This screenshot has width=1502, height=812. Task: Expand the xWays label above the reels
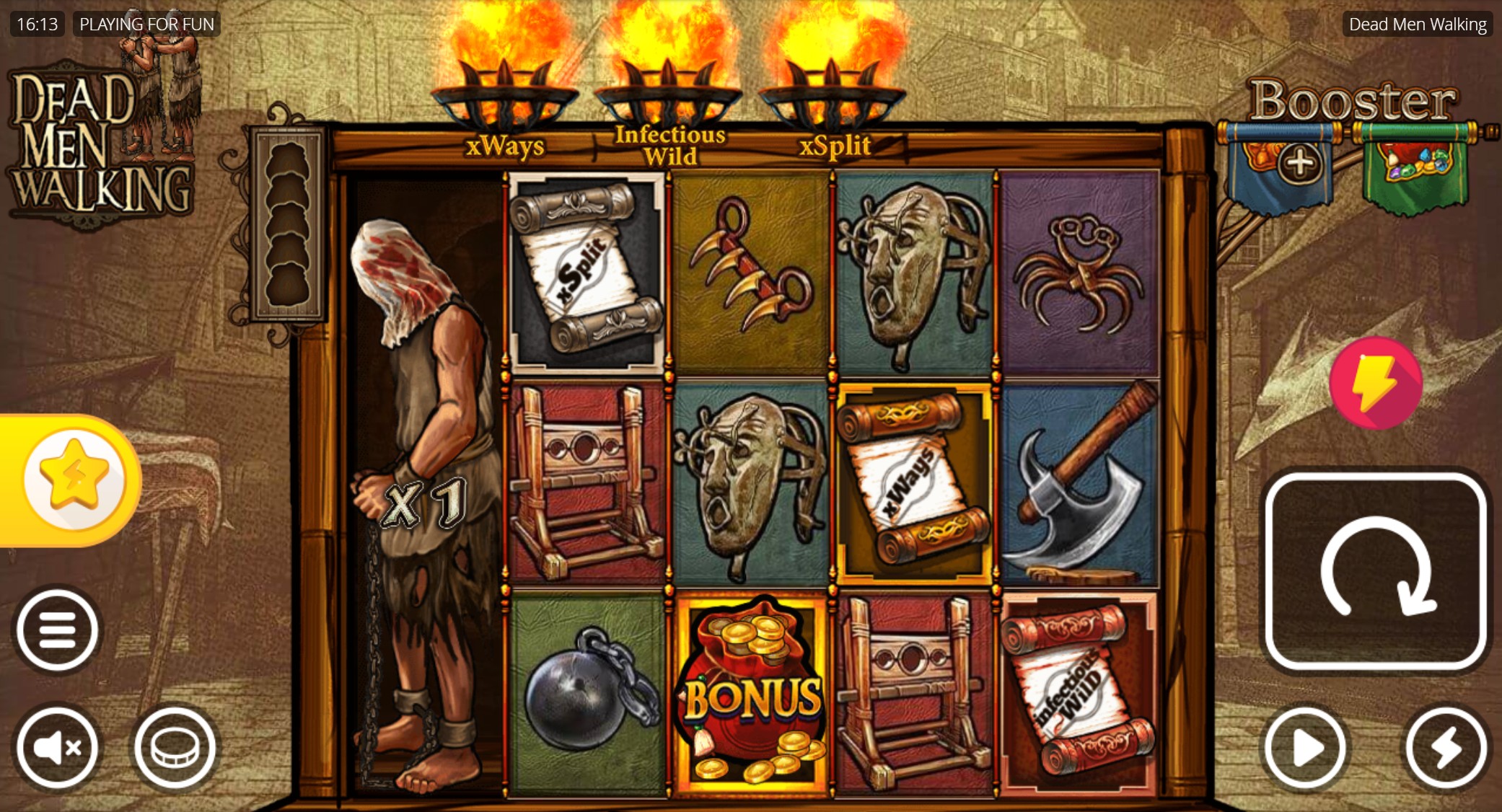(505, 147)
